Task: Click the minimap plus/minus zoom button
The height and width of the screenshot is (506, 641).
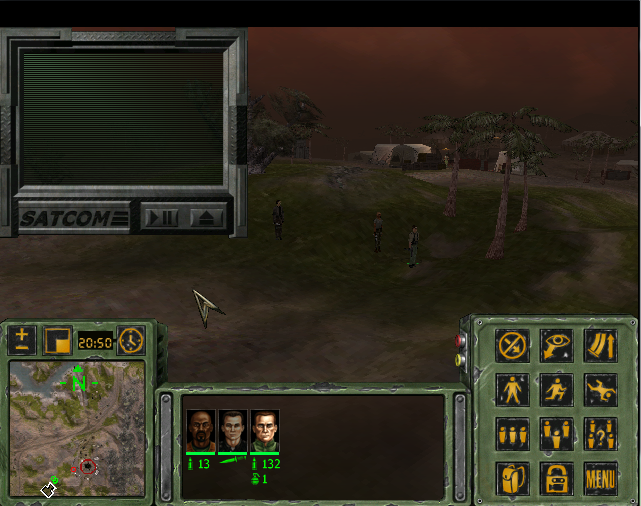Action: tap(23, 339)
